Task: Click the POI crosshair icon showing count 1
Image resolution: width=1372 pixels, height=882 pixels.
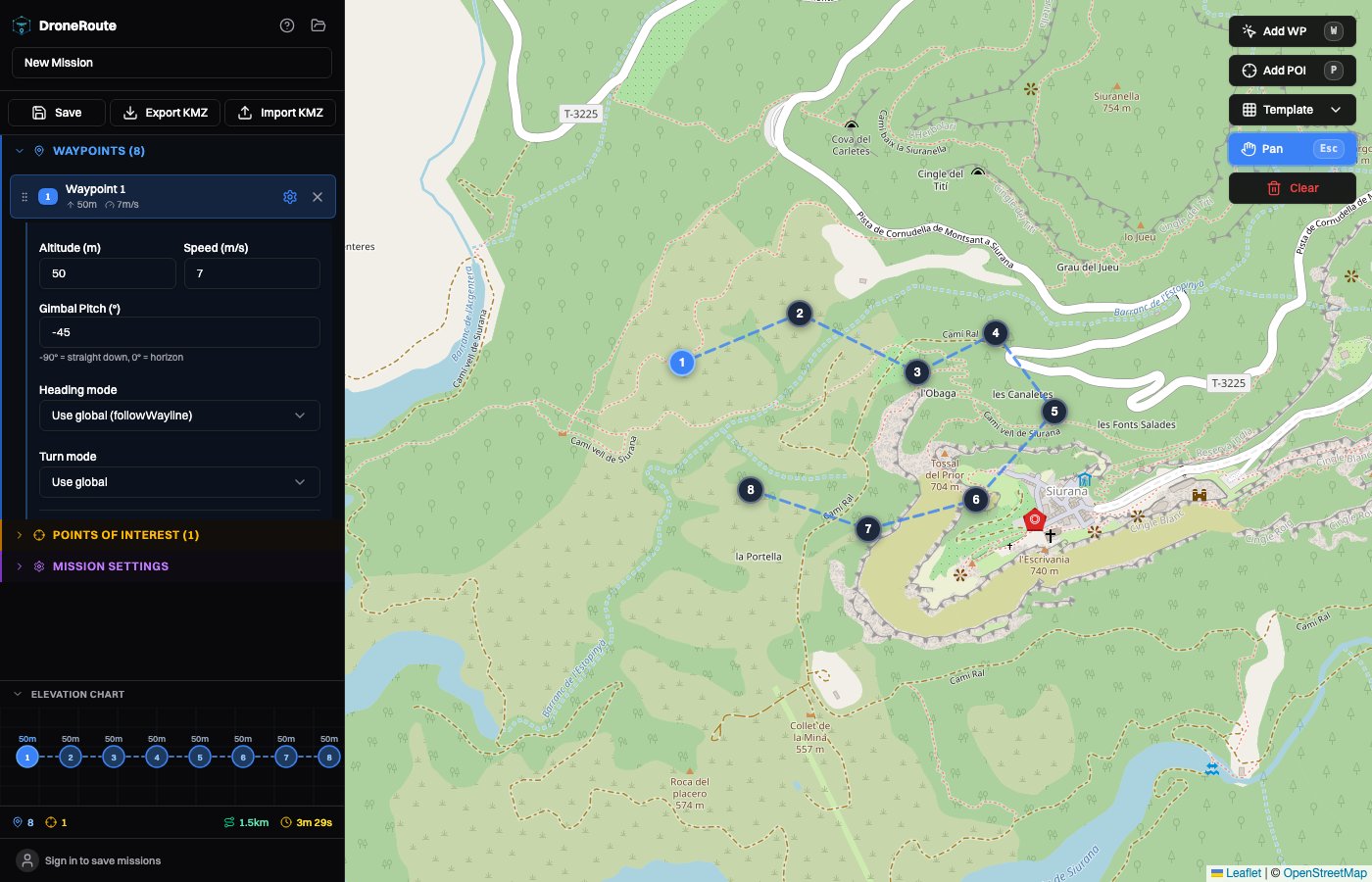Action: [50, 822]
